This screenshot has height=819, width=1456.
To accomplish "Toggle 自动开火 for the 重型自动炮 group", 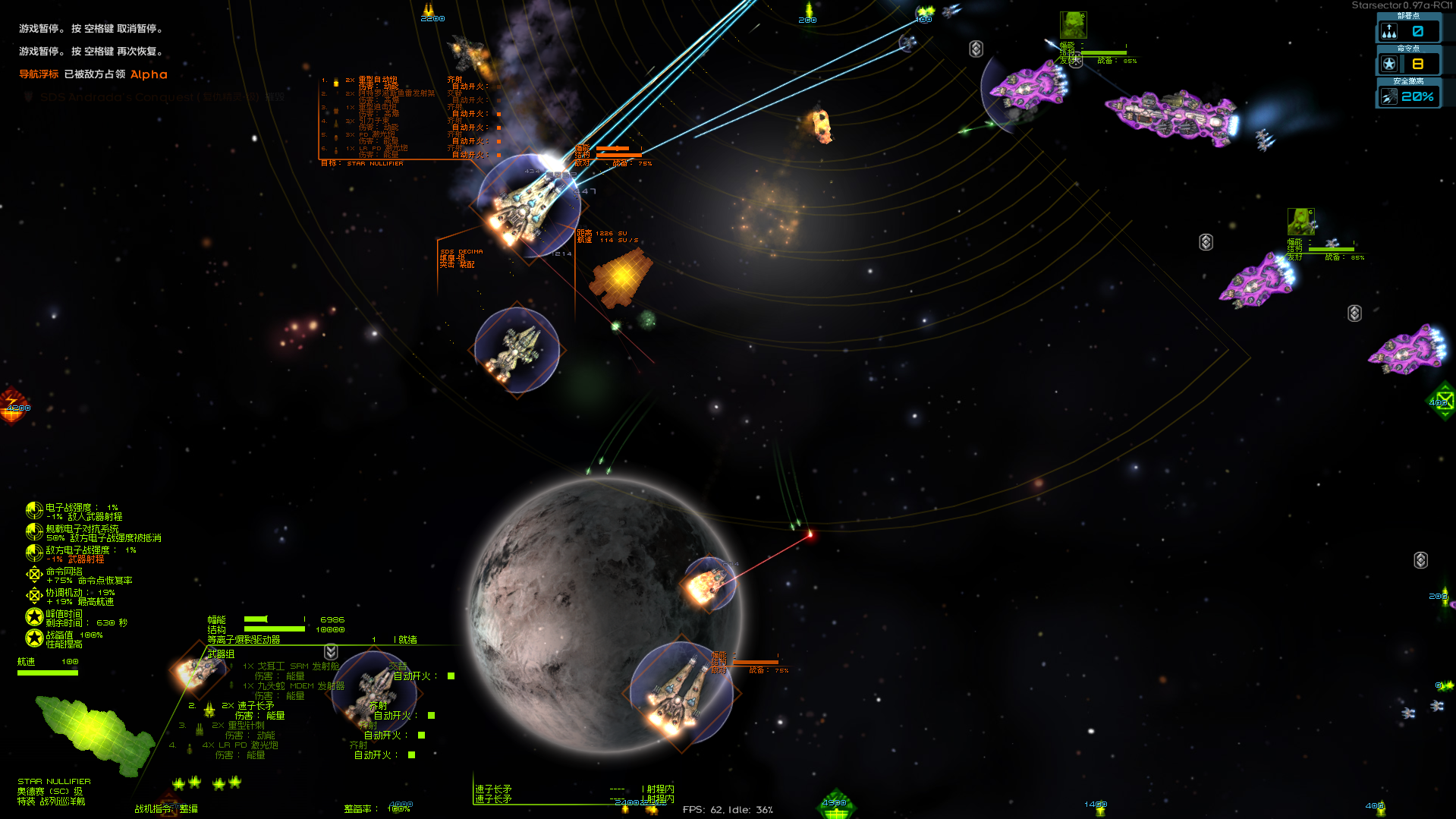I will pos(498,87).
